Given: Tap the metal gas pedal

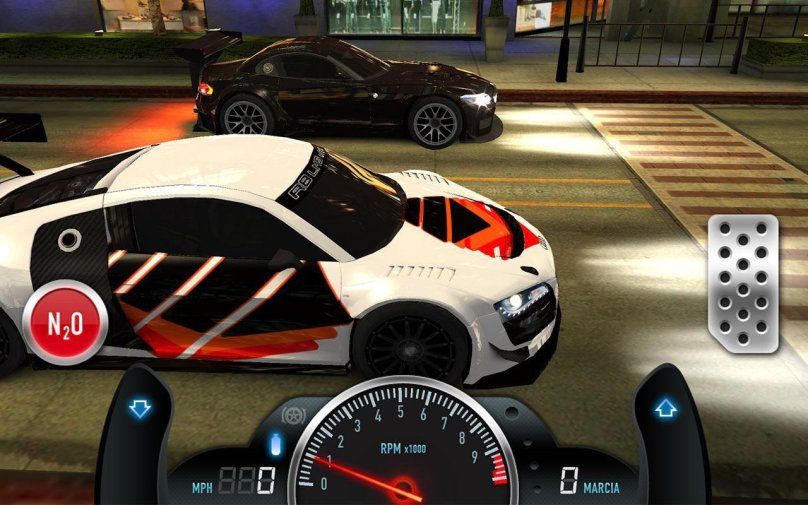Looking at the screenshot, I should [x=742, y=283].
